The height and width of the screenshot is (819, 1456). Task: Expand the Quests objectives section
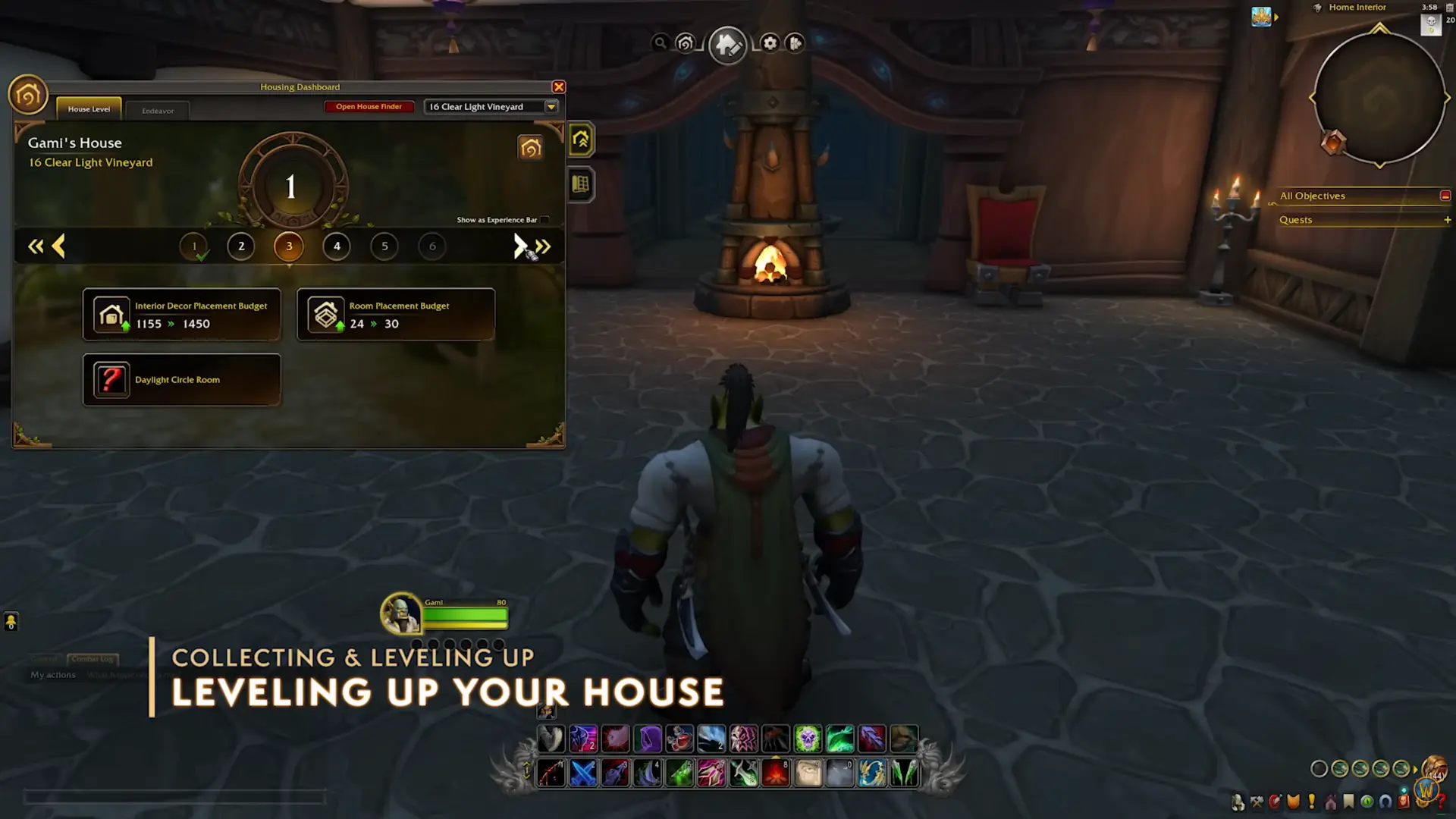click(1447, 220)
